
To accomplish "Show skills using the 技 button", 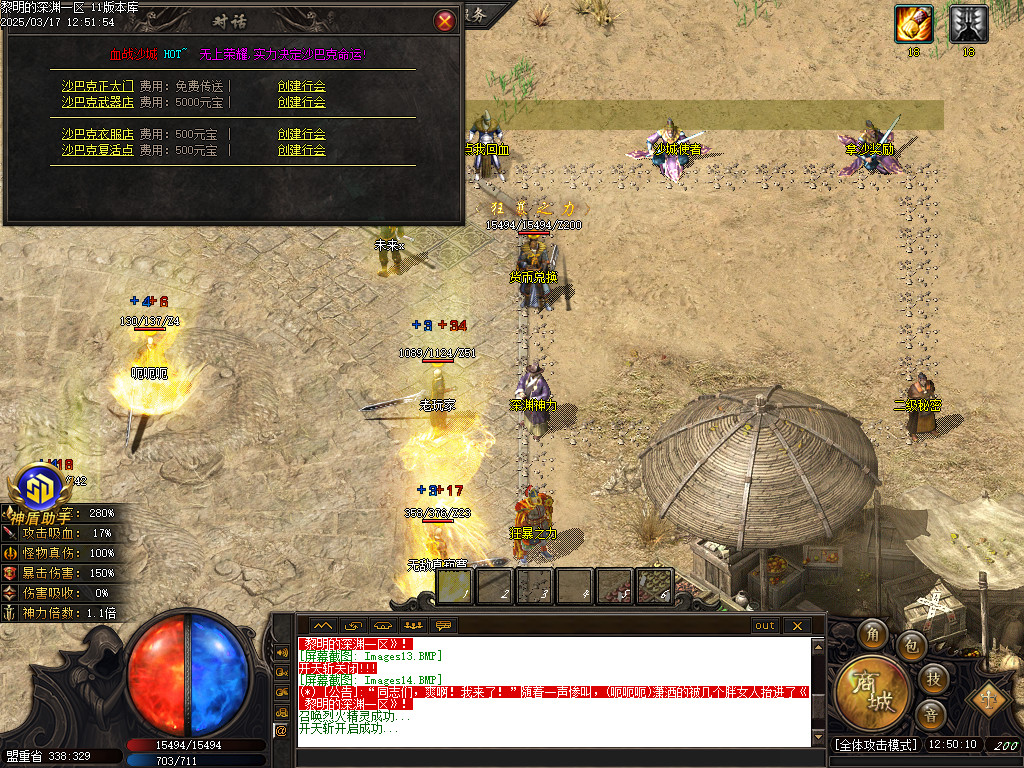I will (933, 679).
